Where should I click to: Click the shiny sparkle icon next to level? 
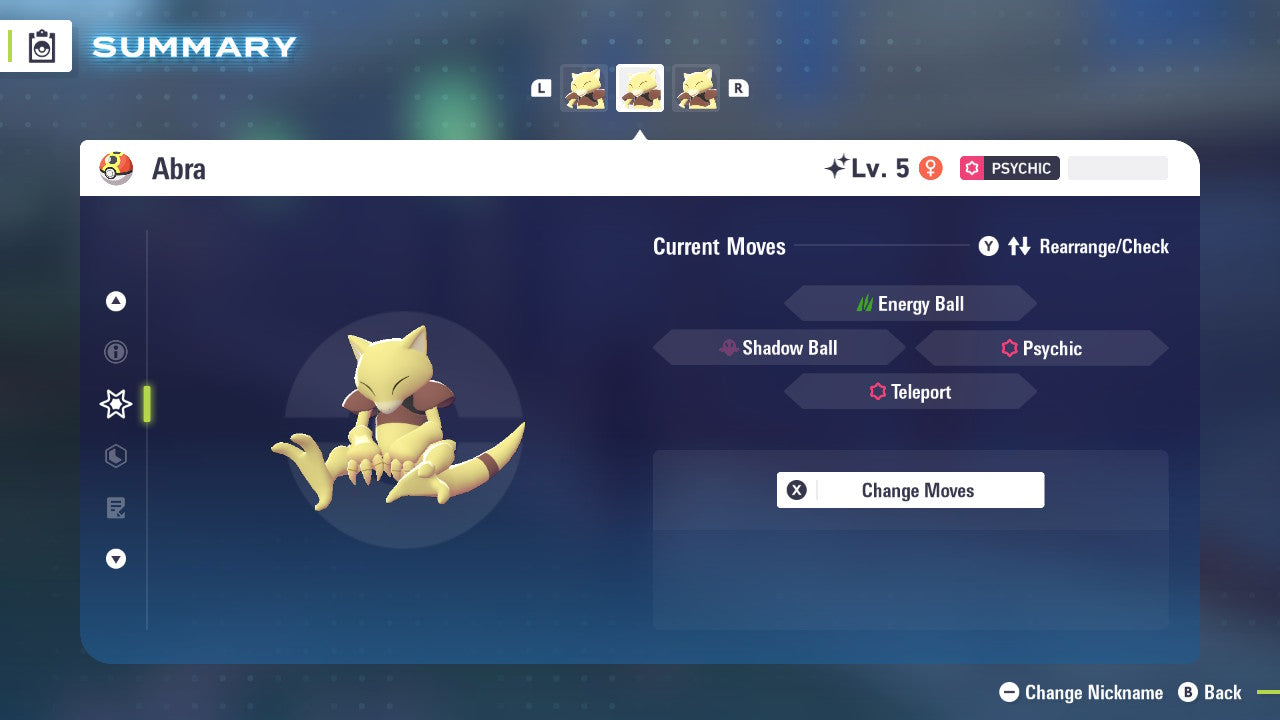835,167
